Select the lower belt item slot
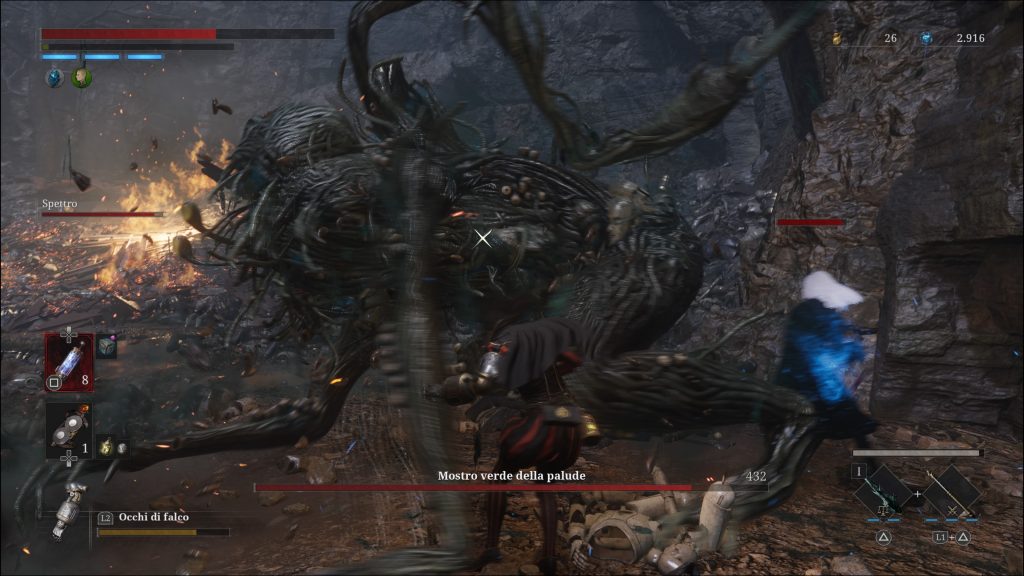1024x576 pixels. (x=68, y=430)
